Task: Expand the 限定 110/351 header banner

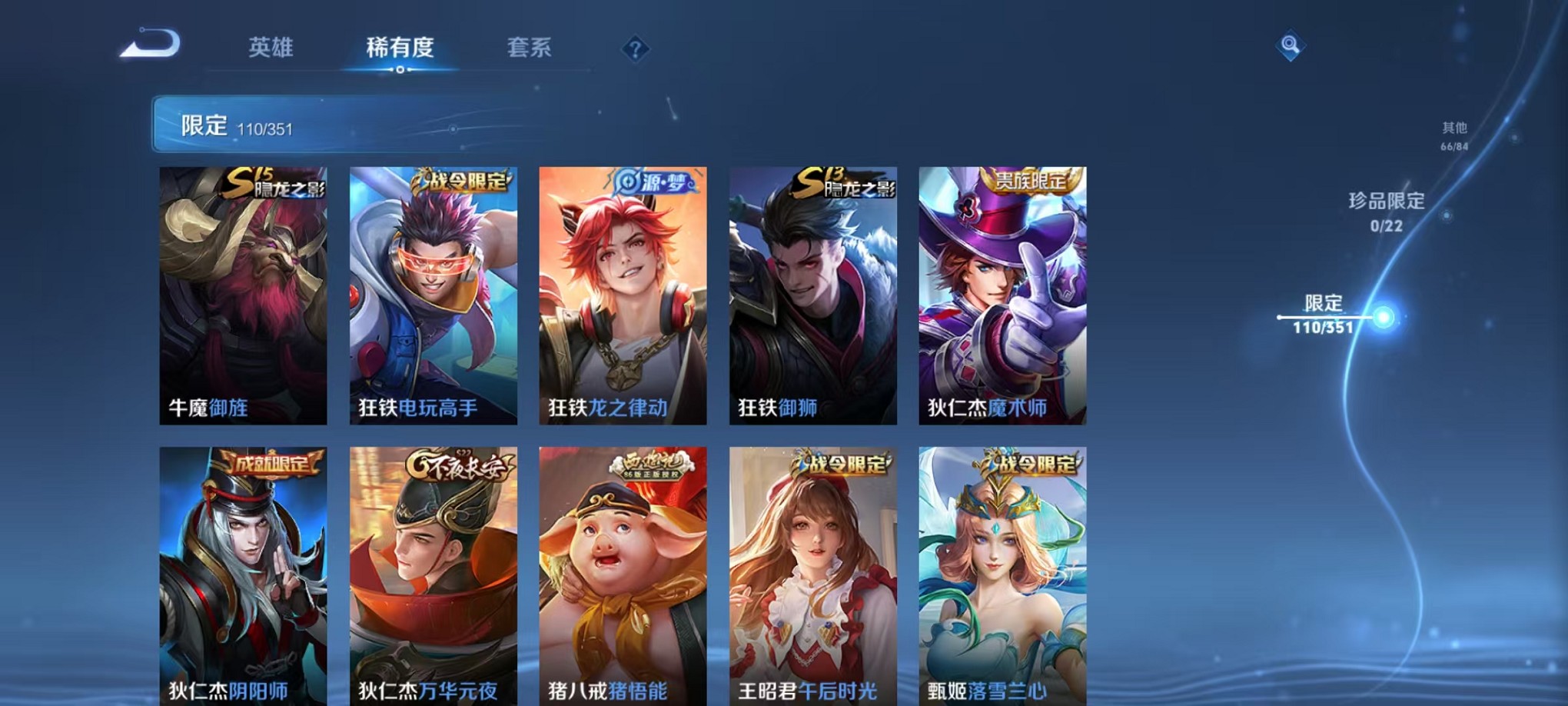Action: pos(307,124)
